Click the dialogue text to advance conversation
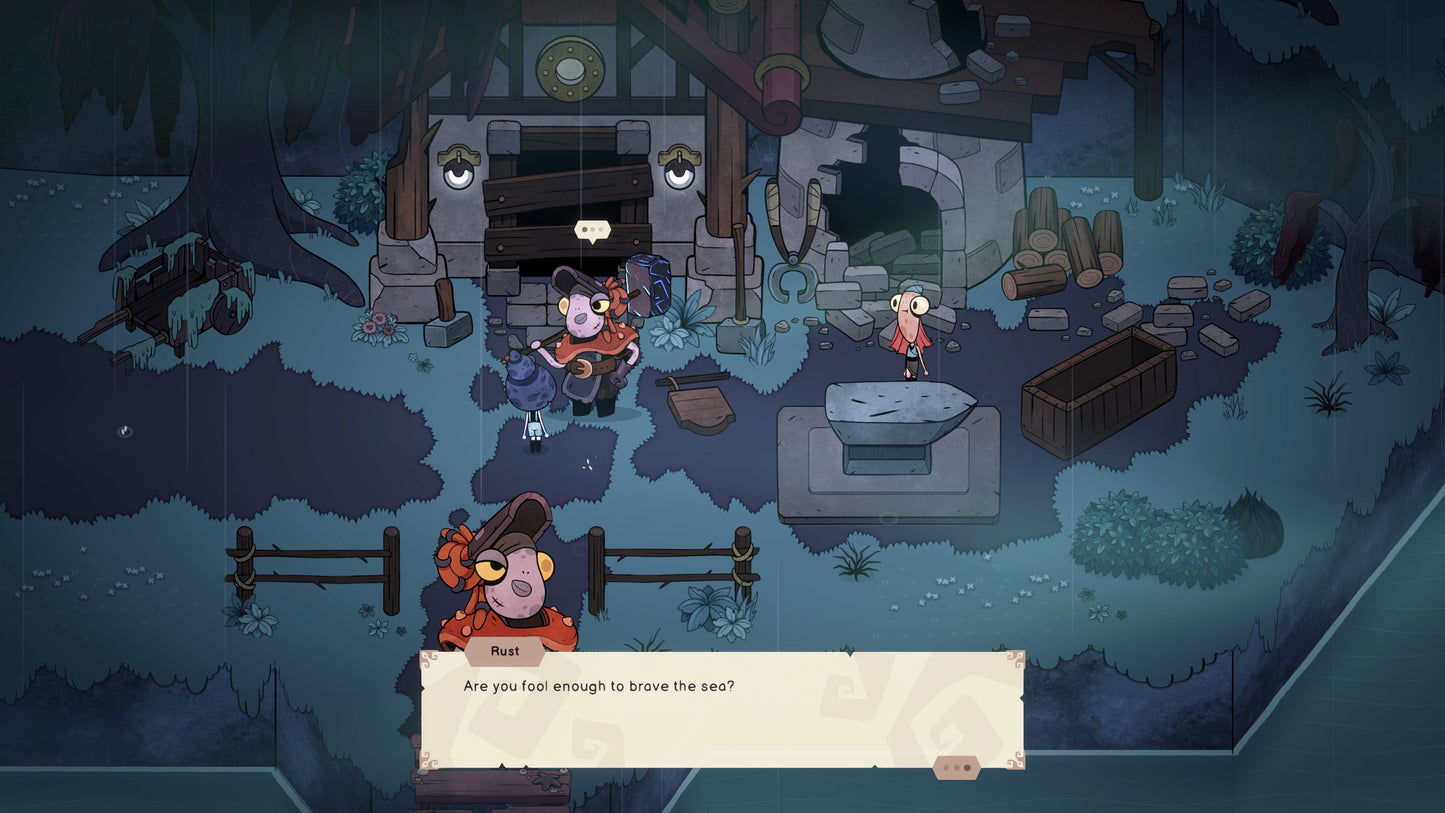The width and height of the screenshot is (1445, 813). (x=600, y=687)
